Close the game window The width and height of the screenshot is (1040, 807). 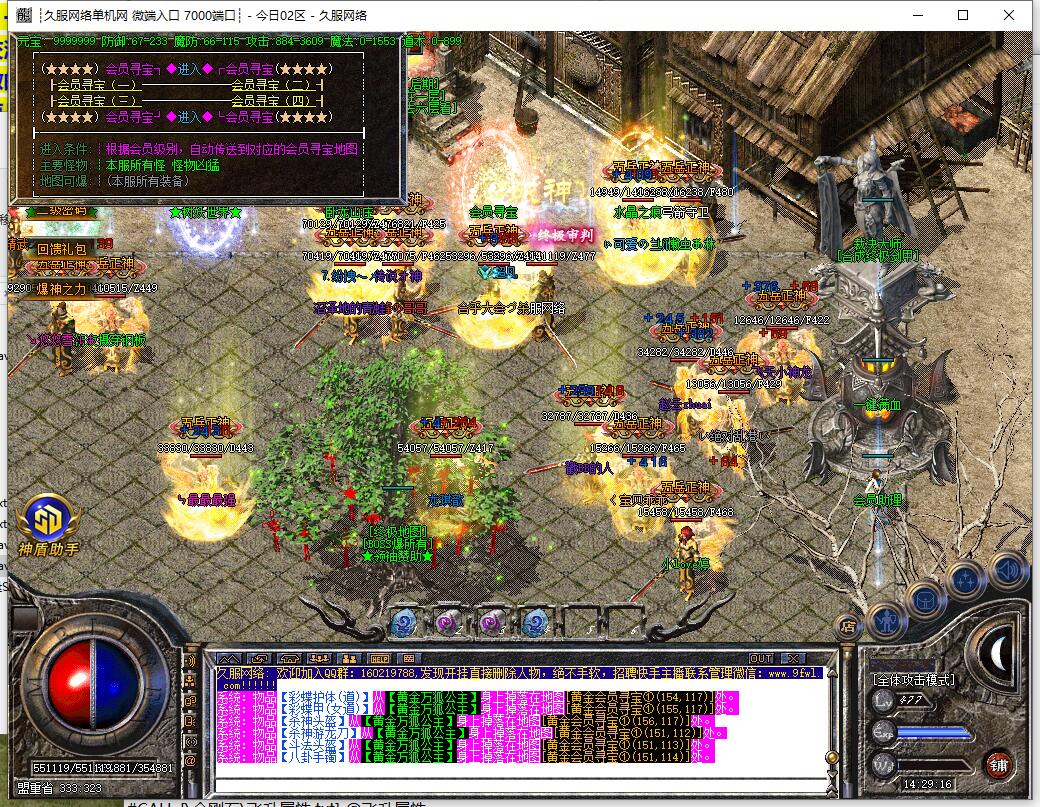pyautogui.click(x=1009, y=15)
